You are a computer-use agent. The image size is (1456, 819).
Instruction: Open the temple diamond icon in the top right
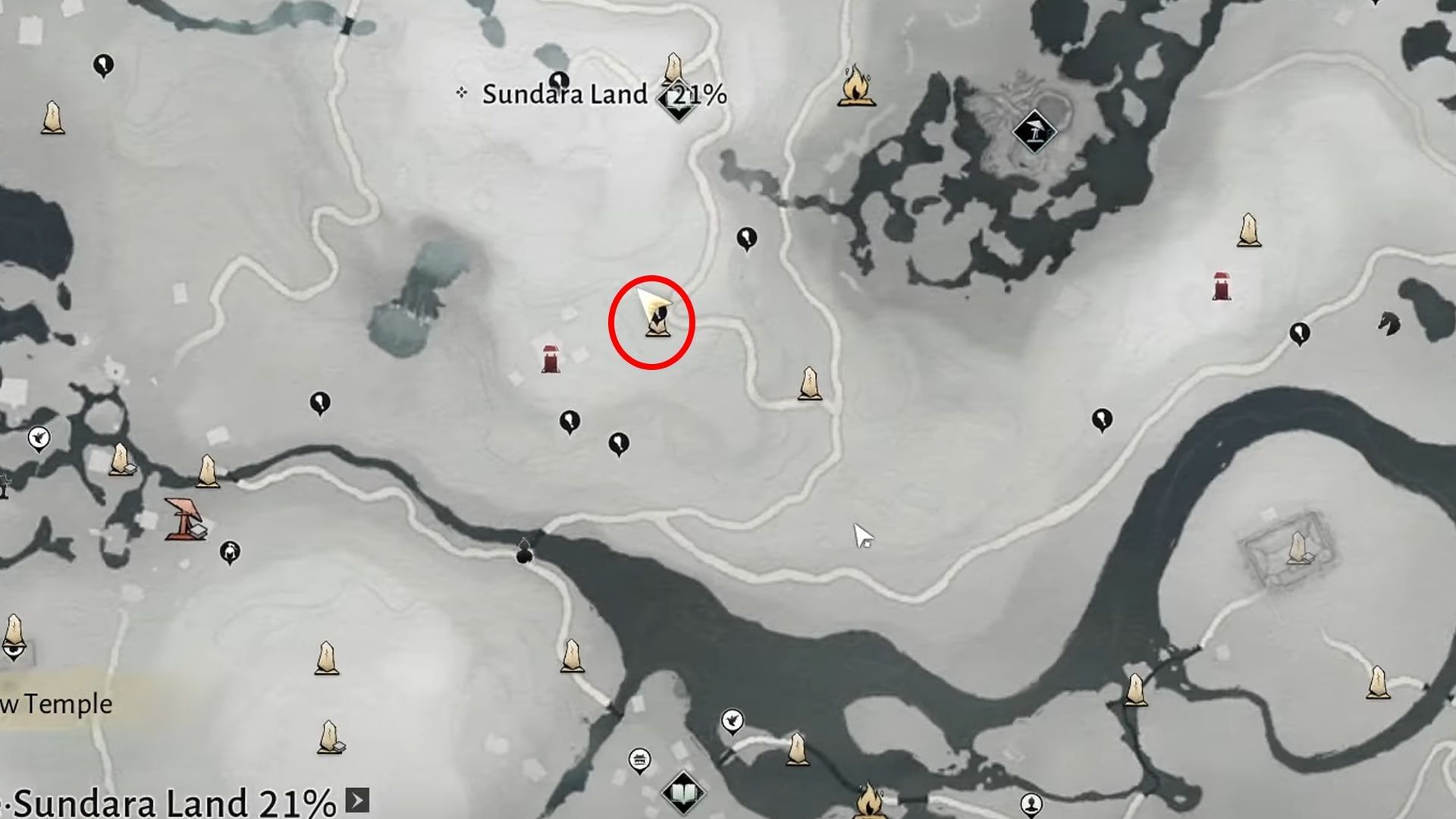click(1036, 130)
